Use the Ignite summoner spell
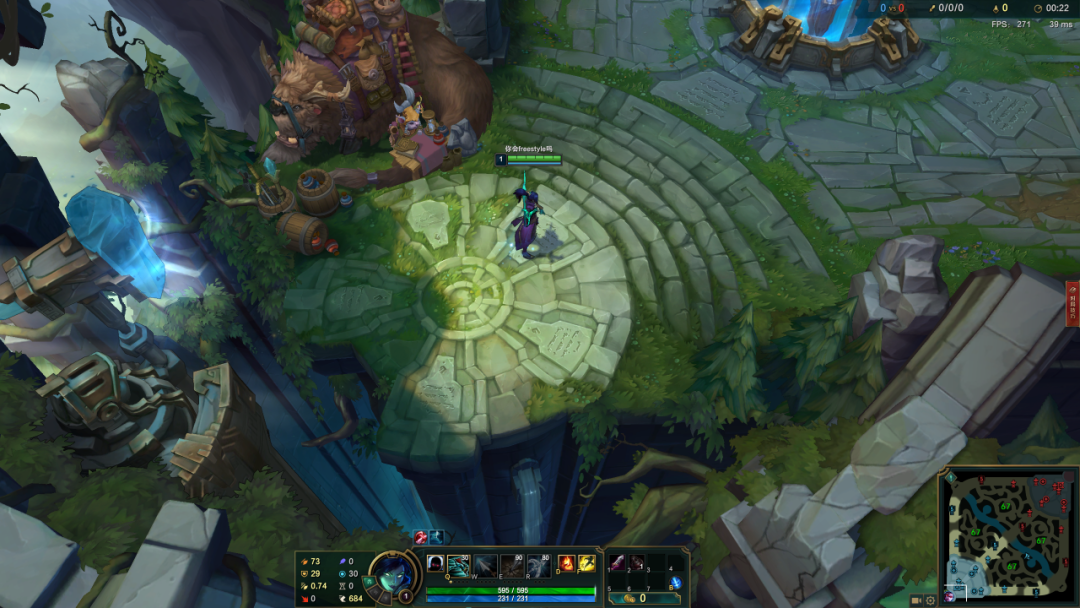 (x=566, y=564)
